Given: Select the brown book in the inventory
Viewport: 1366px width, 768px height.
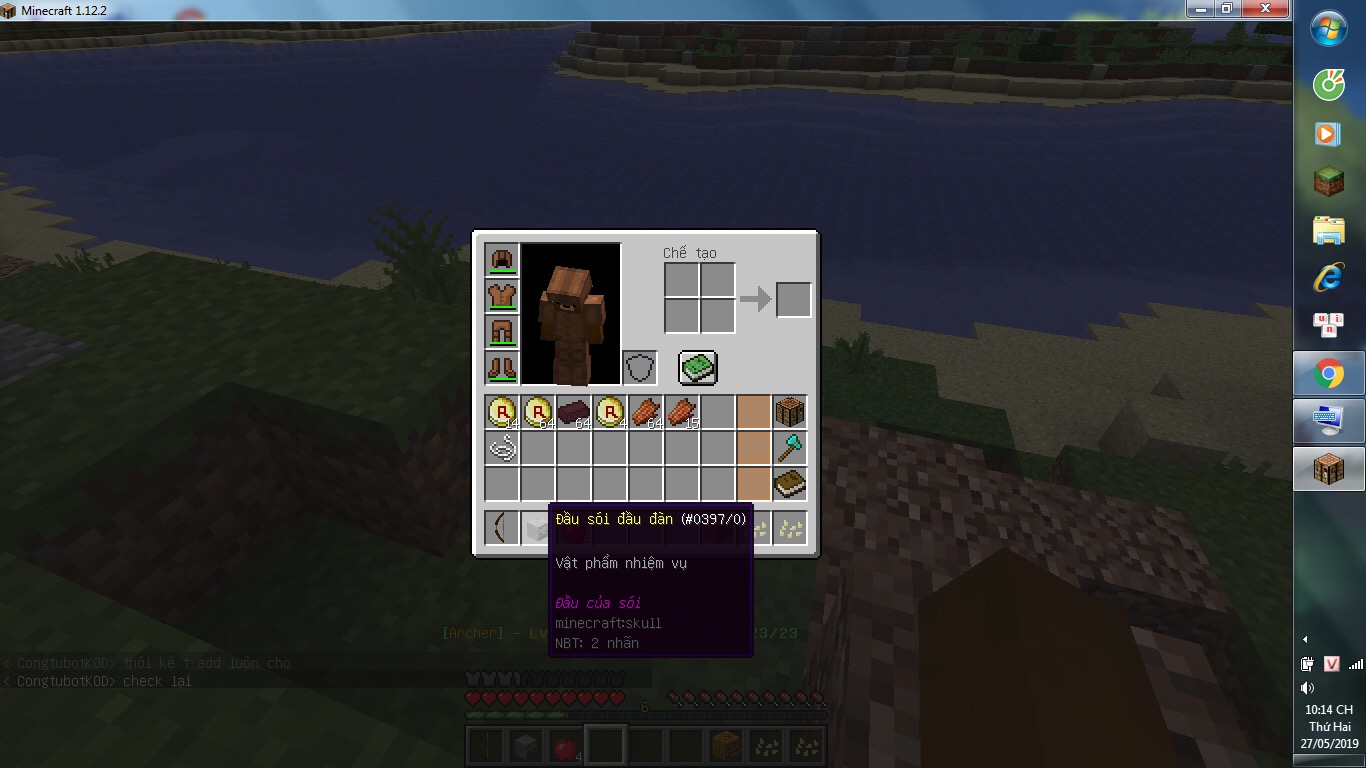Looking at the screenshot, I should (x=789, y=483).
